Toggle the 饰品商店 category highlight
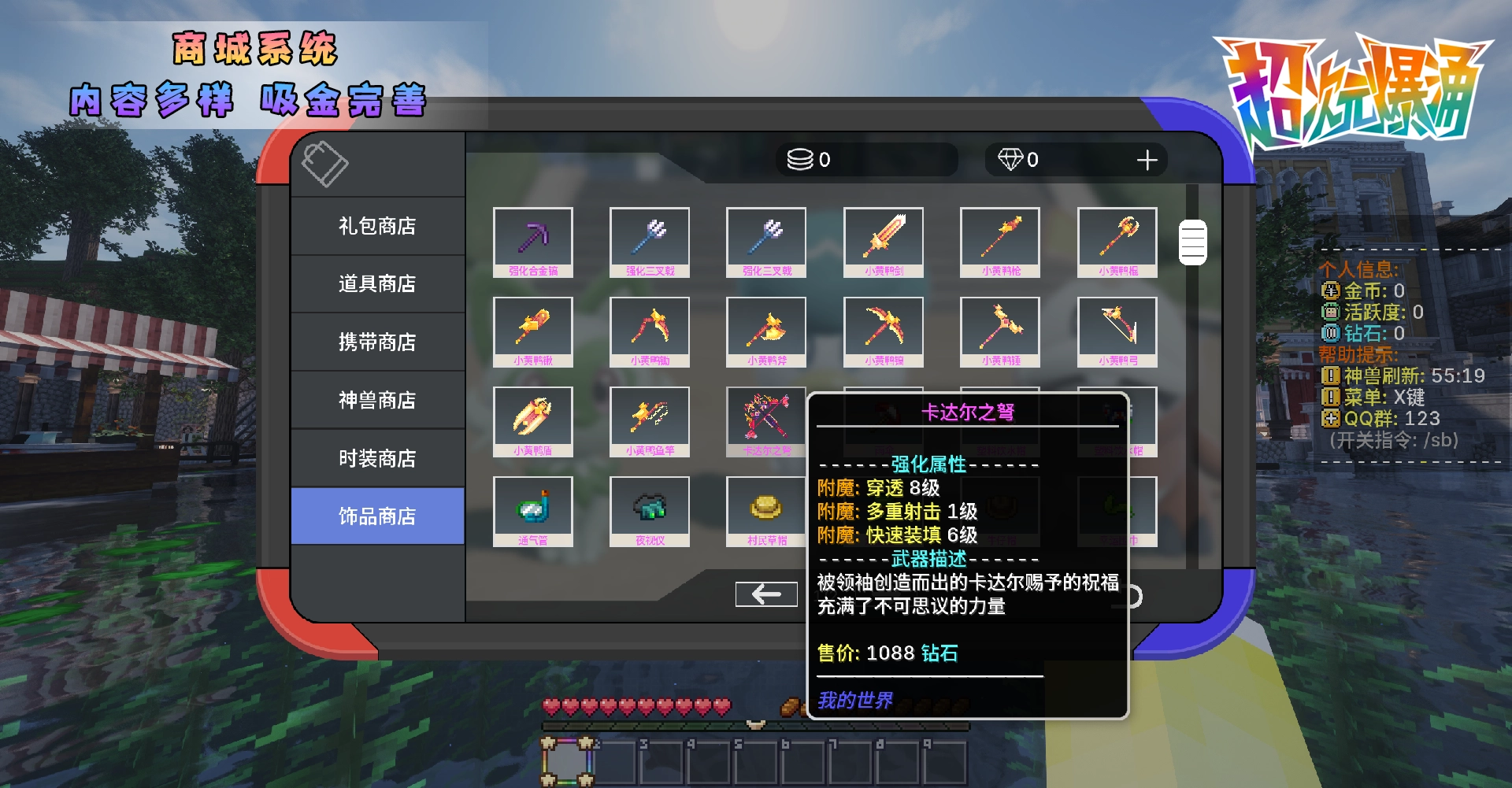Image resolution: width=1512 pixels, height=788 pixels. point(377,515)
